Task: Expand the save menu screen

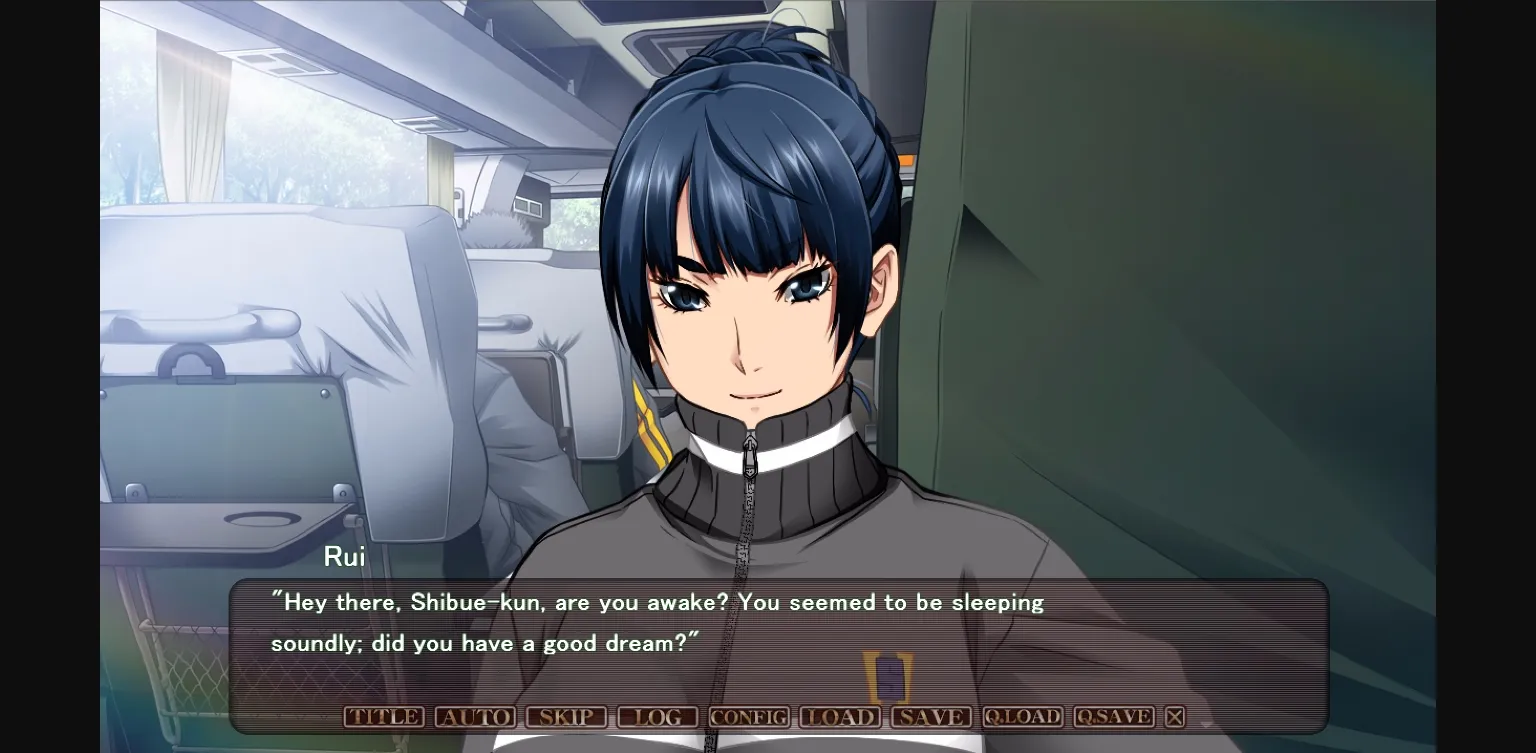Action: tap(932, 717)
